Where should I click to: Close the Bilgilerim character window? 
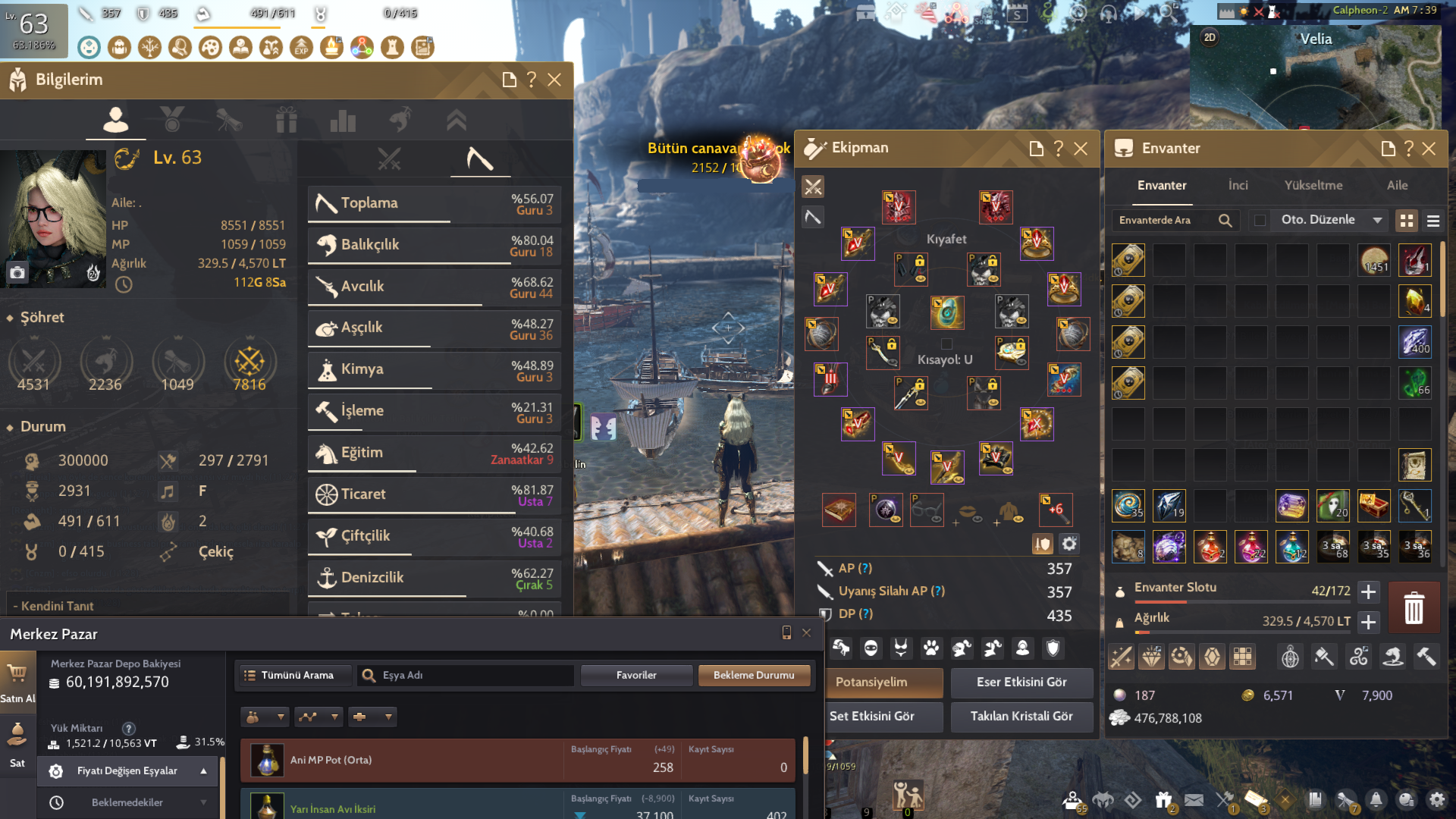pos(554,80)
